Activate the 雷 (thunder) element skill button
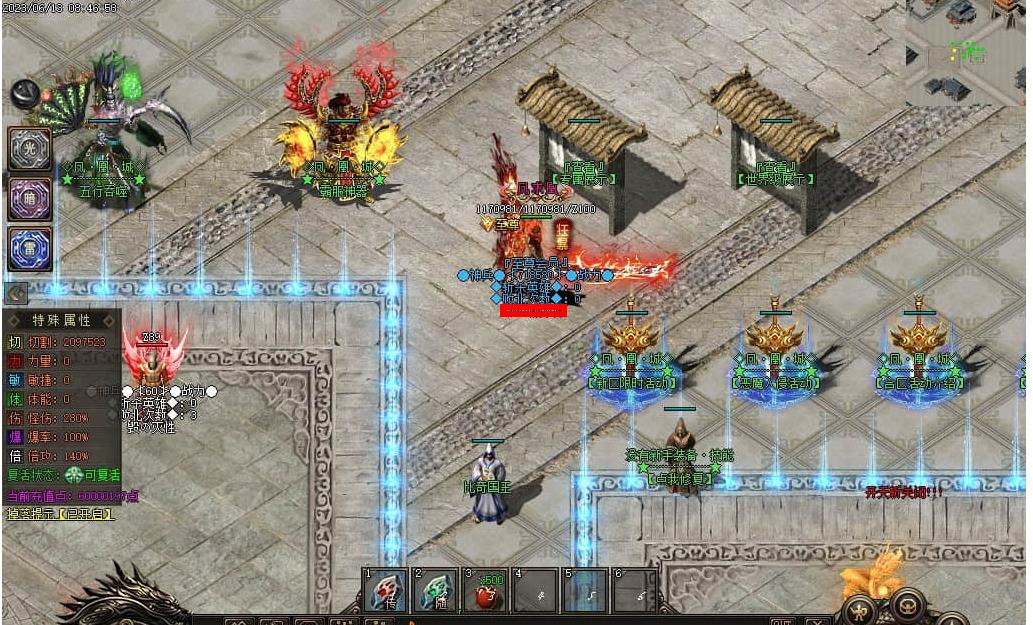This screenshot has width=1033, height=625. pyautogui.click(x=30, y=248)
